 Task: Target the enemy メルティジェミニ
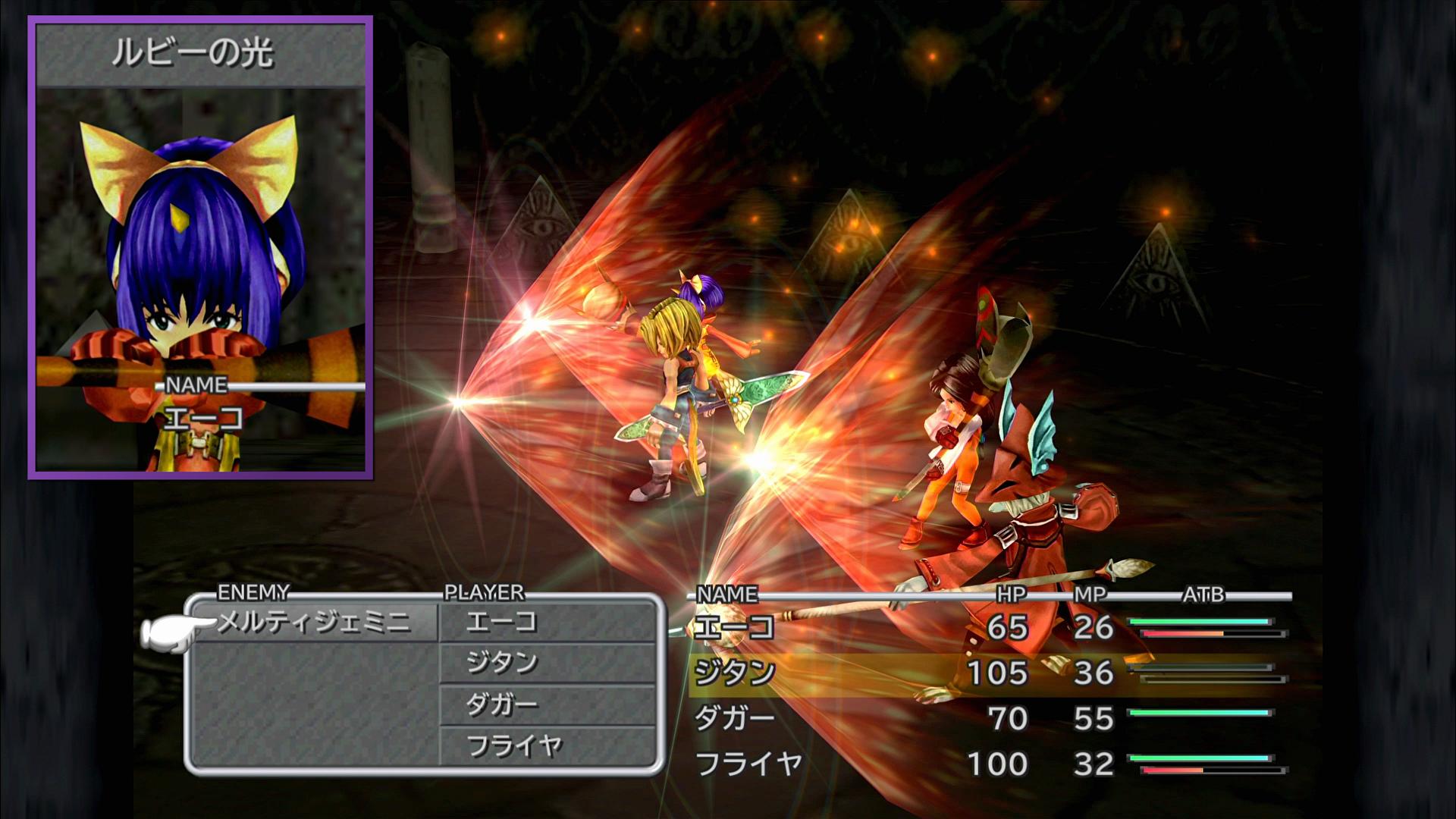click(x=313, y=623)
